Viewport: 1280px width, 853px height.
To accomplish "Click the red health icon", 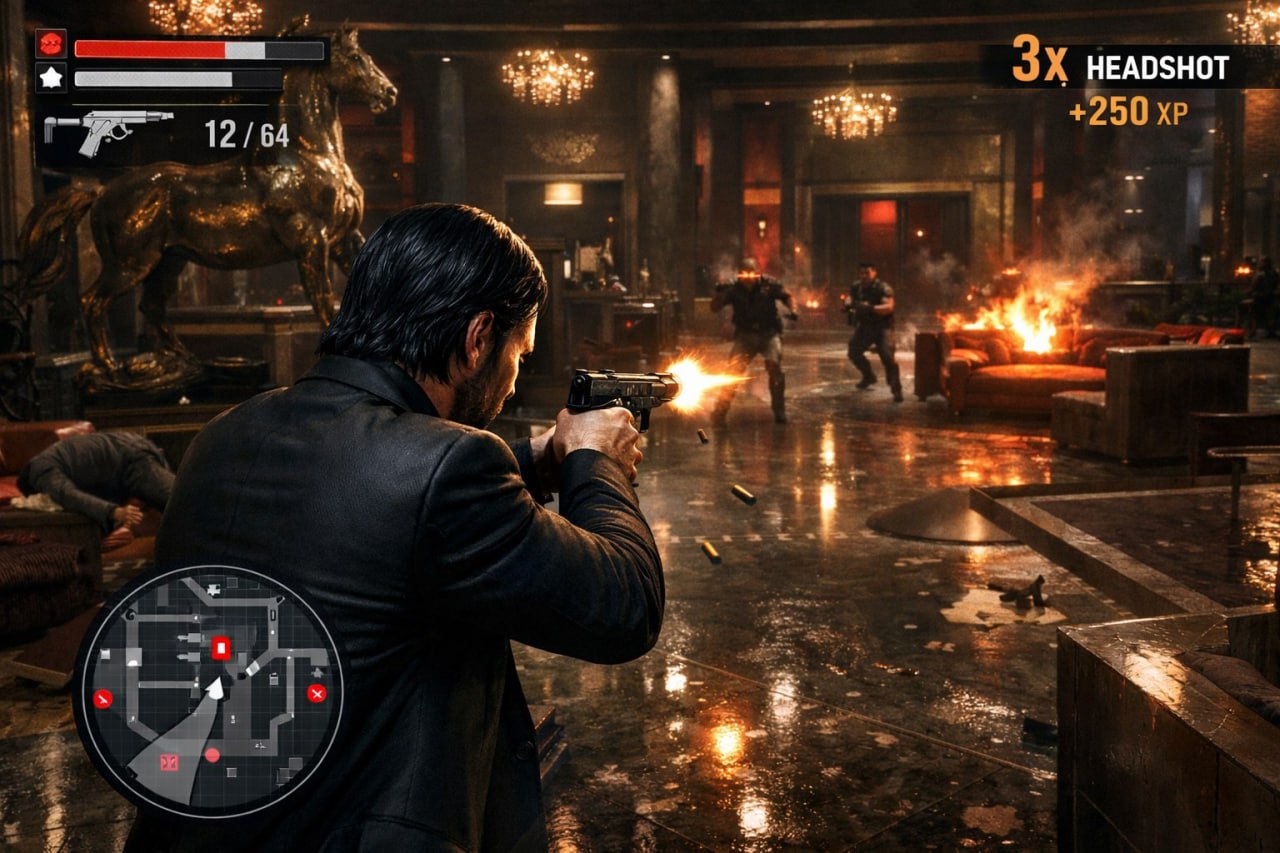I will [x=51, y=44].
